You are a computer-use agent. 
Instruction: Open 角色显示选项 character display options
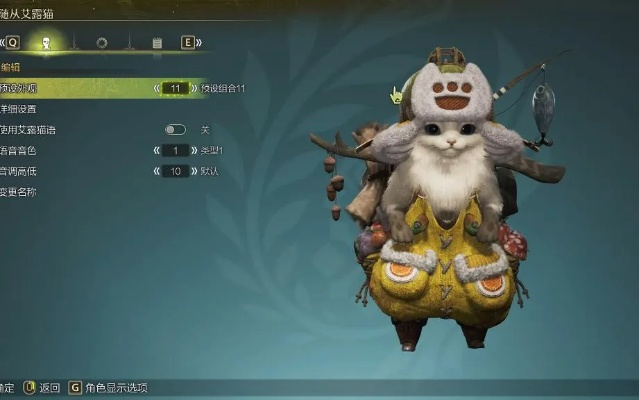tap(110, 388)
